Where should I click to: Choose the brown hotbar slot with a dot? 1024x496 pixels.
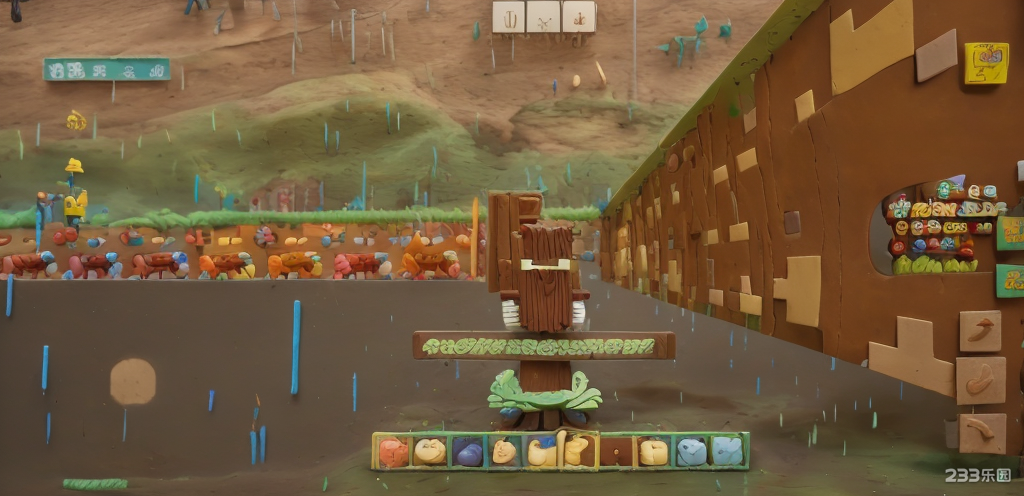(616, 452)
